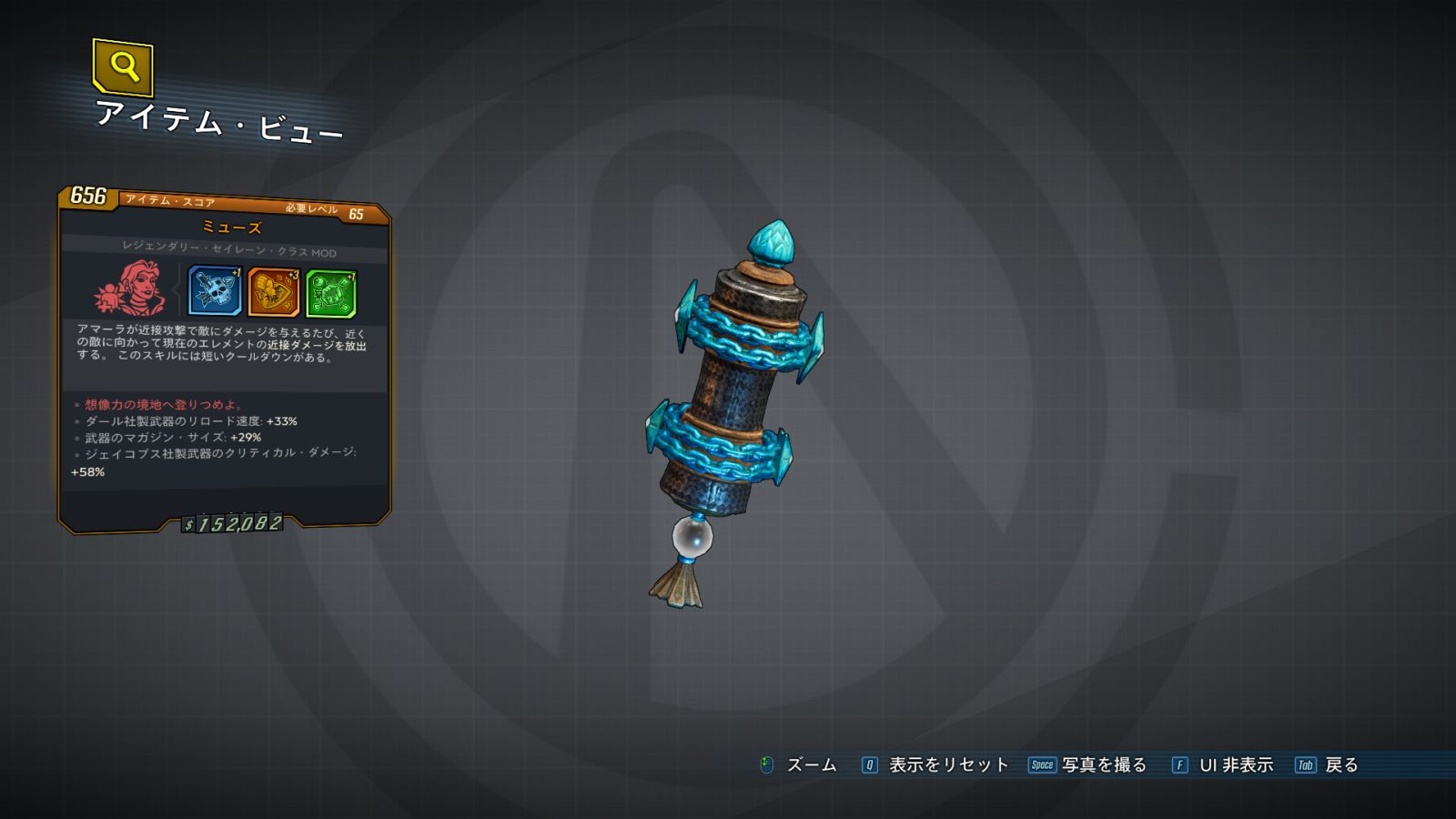Select the blue skull skill bonus icon
The image size is (1456, 819).
click(214, 291)
